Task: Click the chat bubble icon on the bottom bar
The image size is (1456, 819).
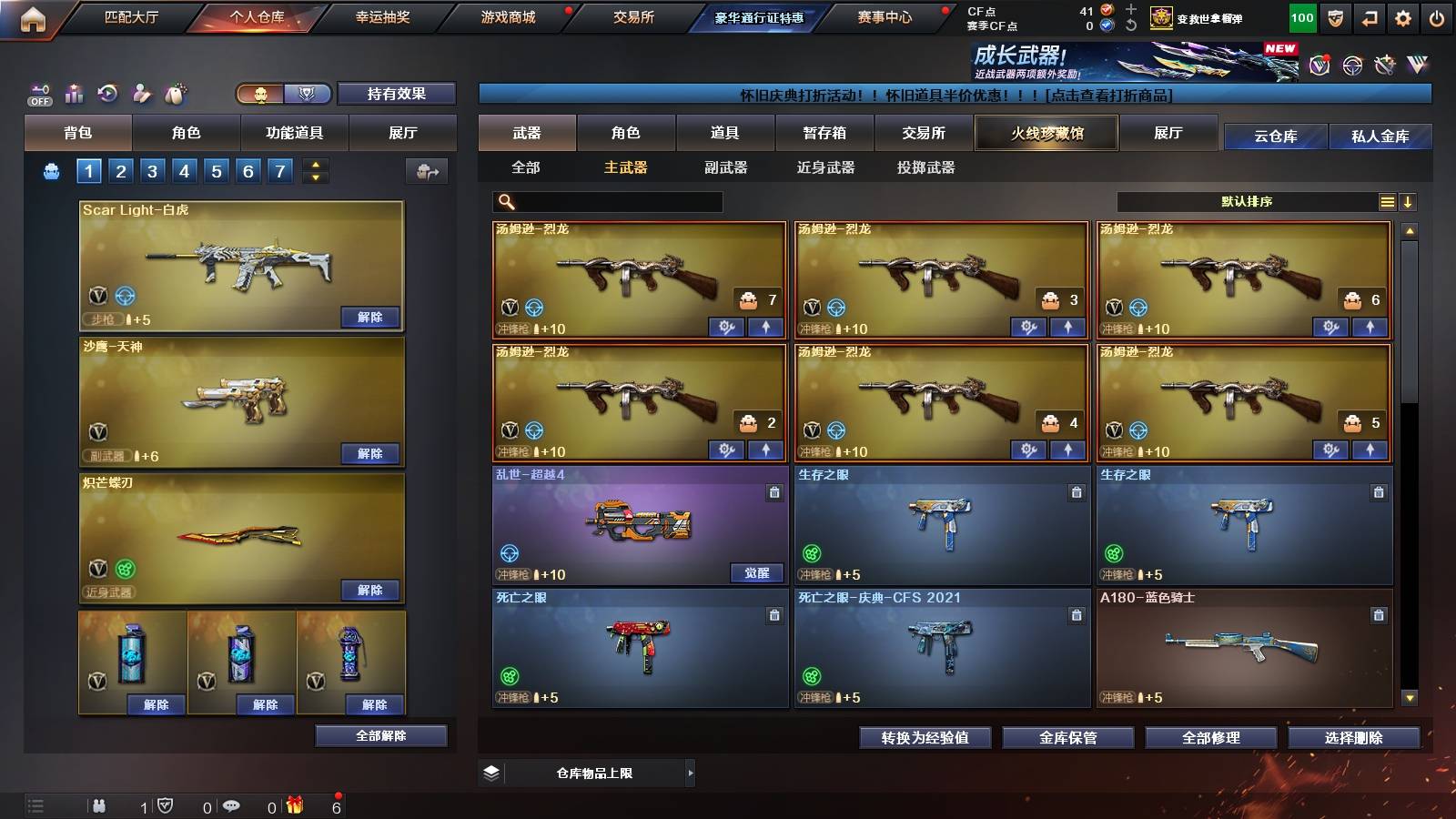Action: point(233,805)
